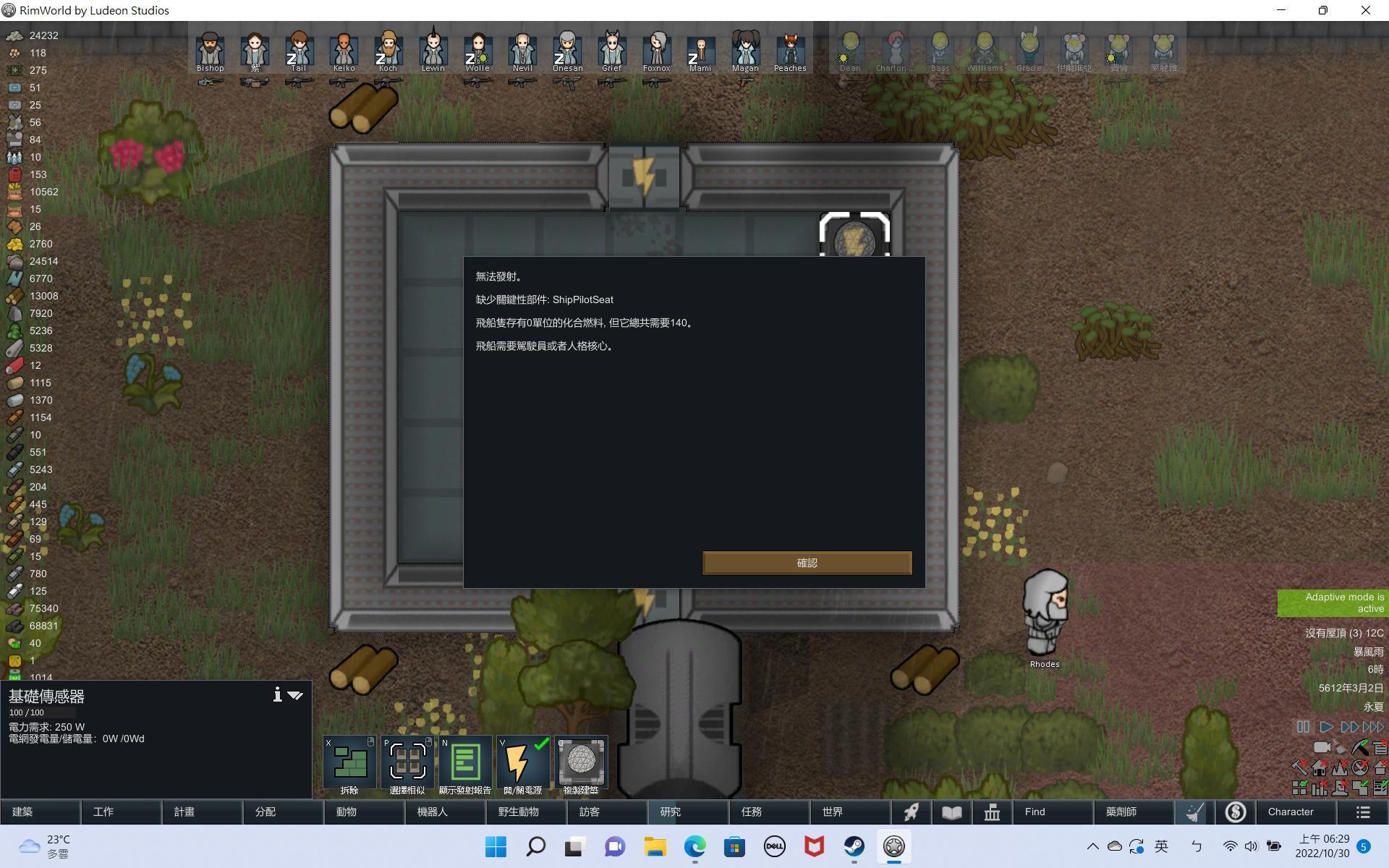Open the 顯示發射報告 launch report
Screen dimensions: 1389x868
pyautogui.click(x=465, y=760)
